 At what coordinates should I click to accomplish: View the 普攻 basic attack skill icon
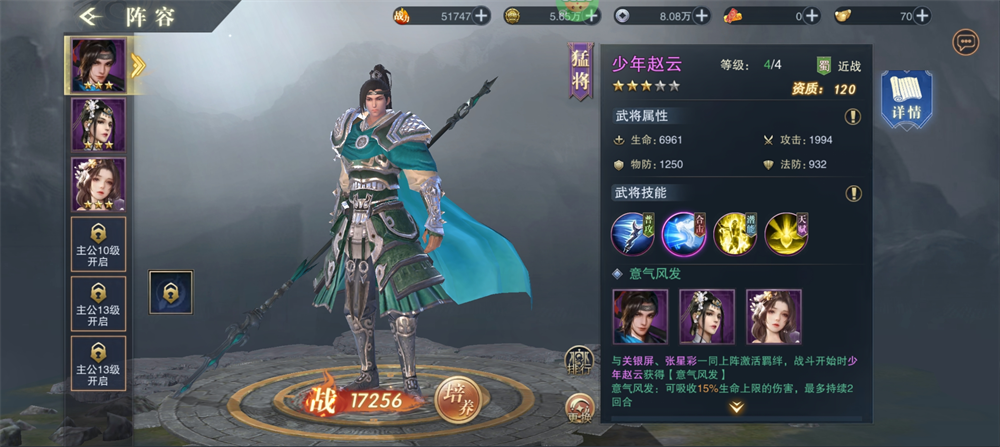[633, 234]
